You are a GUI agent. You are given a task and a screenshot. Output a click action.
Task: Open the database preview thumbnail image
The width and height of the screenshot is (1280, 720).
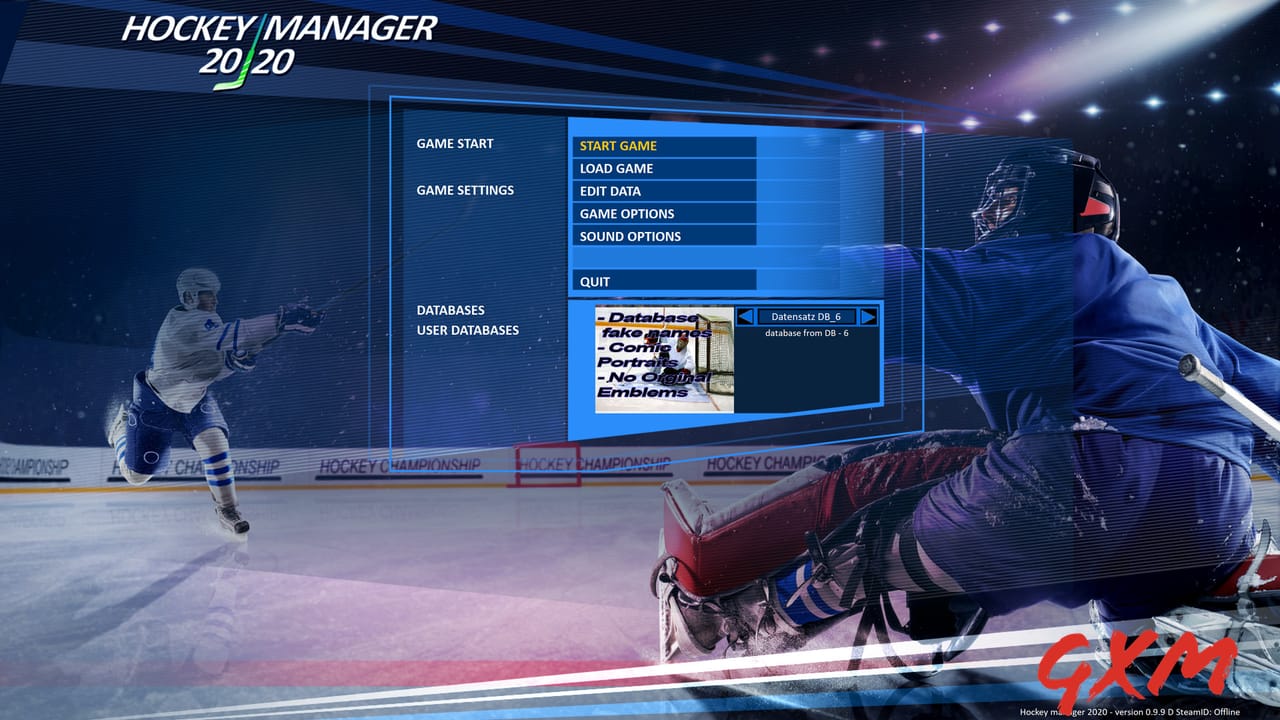[665, 358]
